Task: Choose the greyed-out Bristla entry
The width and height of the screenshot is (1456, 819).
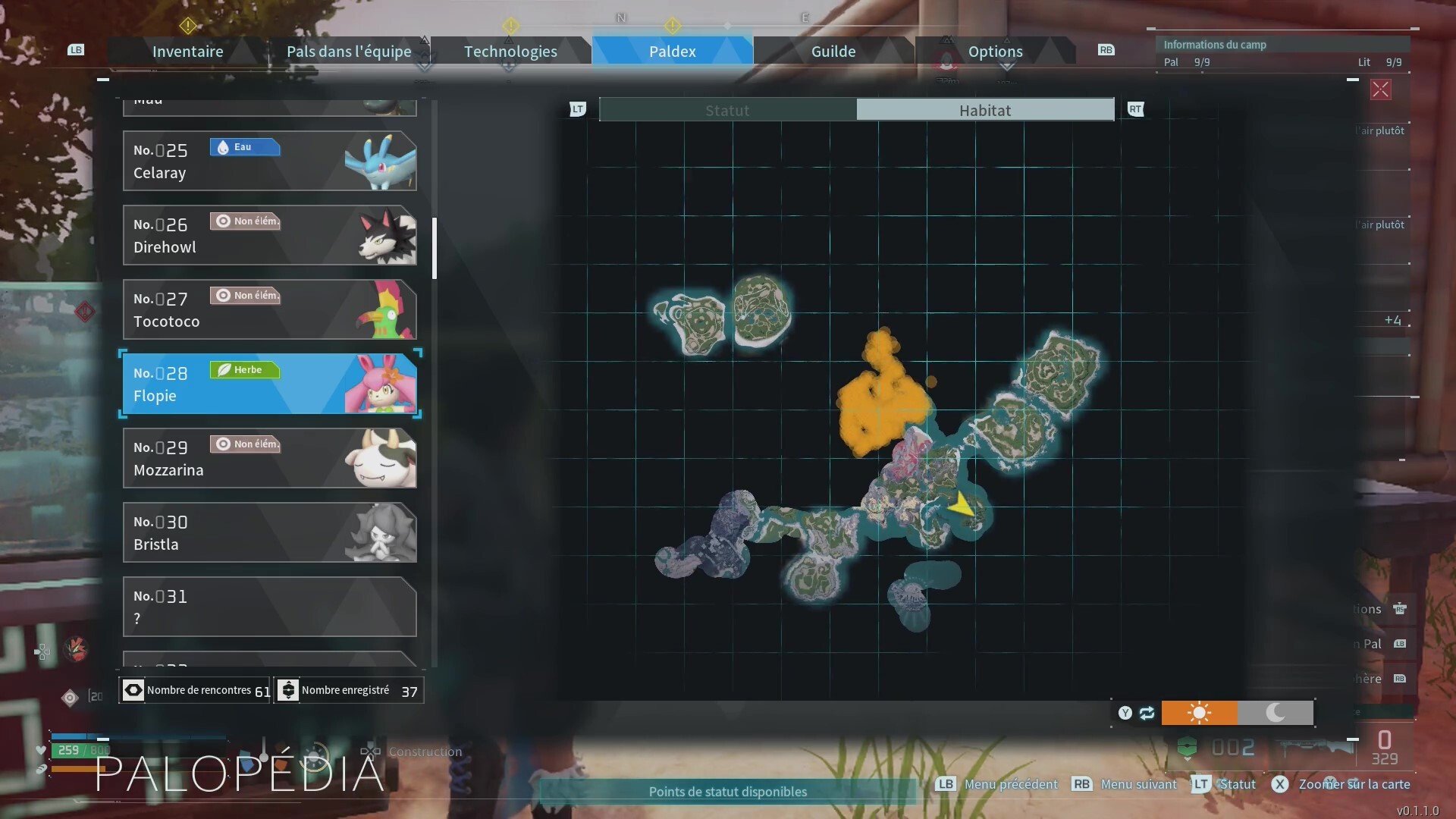Action: tap(269, 532)
